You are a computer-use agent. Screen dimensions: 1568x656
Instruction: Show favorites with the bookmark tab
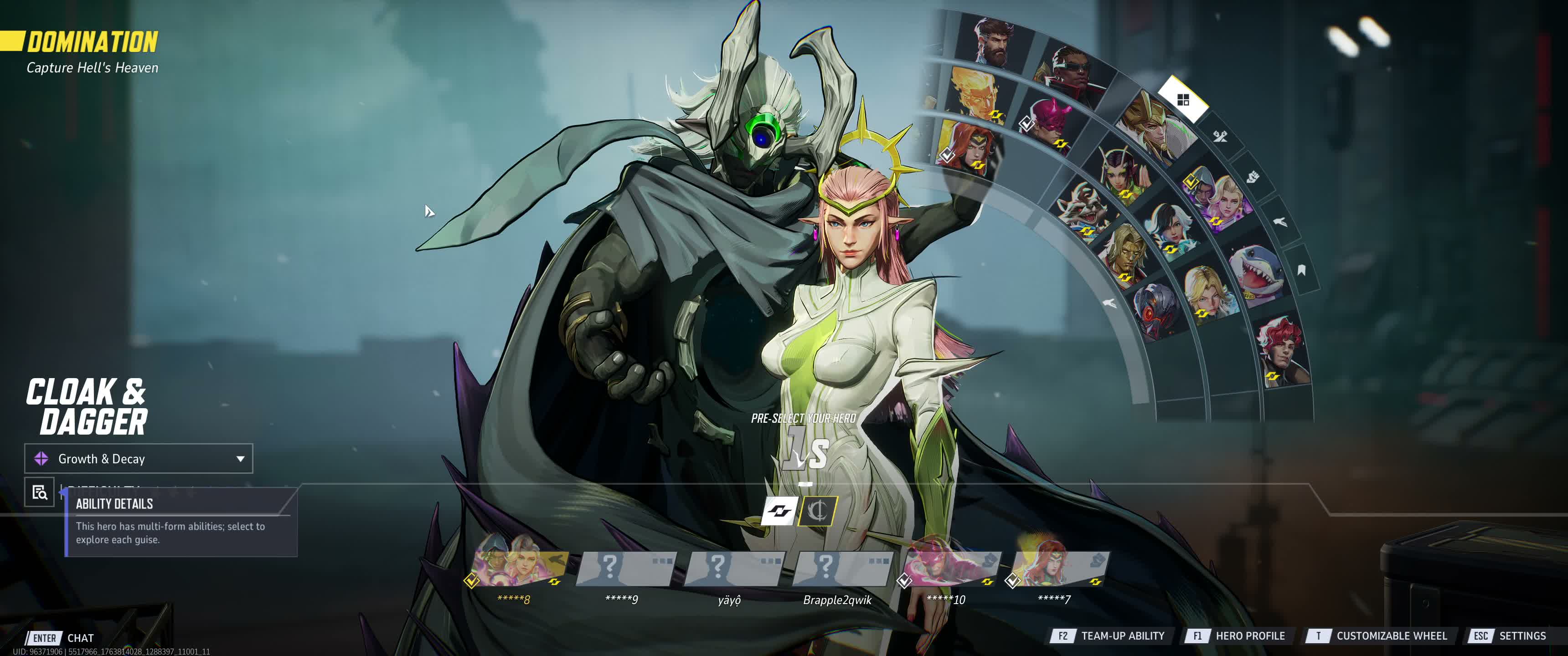pos(1301,270)
